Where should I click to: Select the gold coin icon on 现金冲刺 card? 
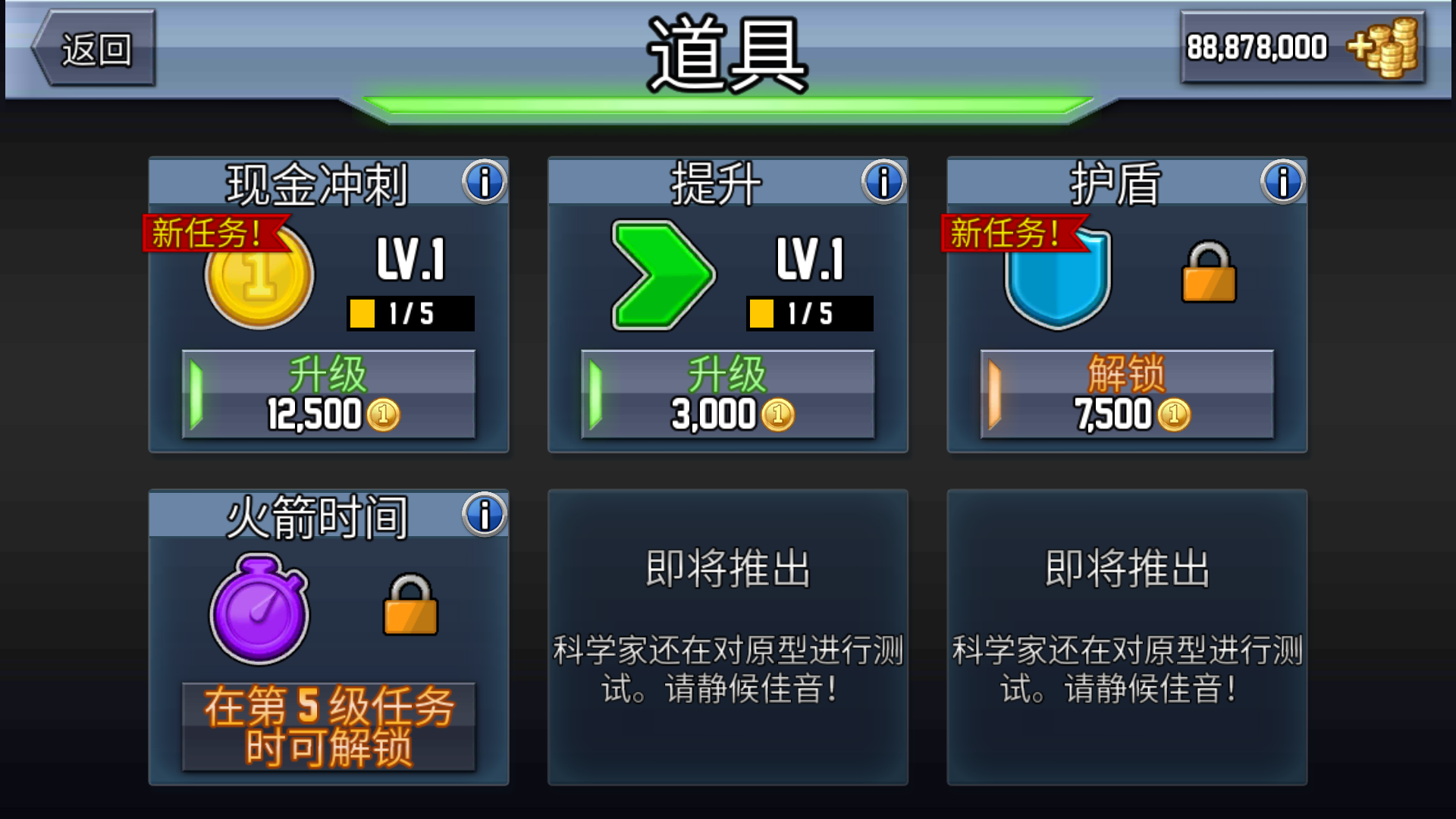[x=259, y=277]
